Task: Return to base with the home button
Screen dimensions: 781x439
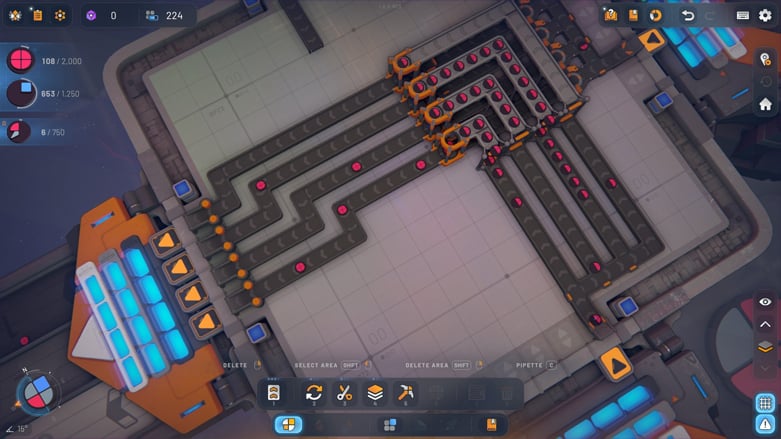Action: (766, 104)
